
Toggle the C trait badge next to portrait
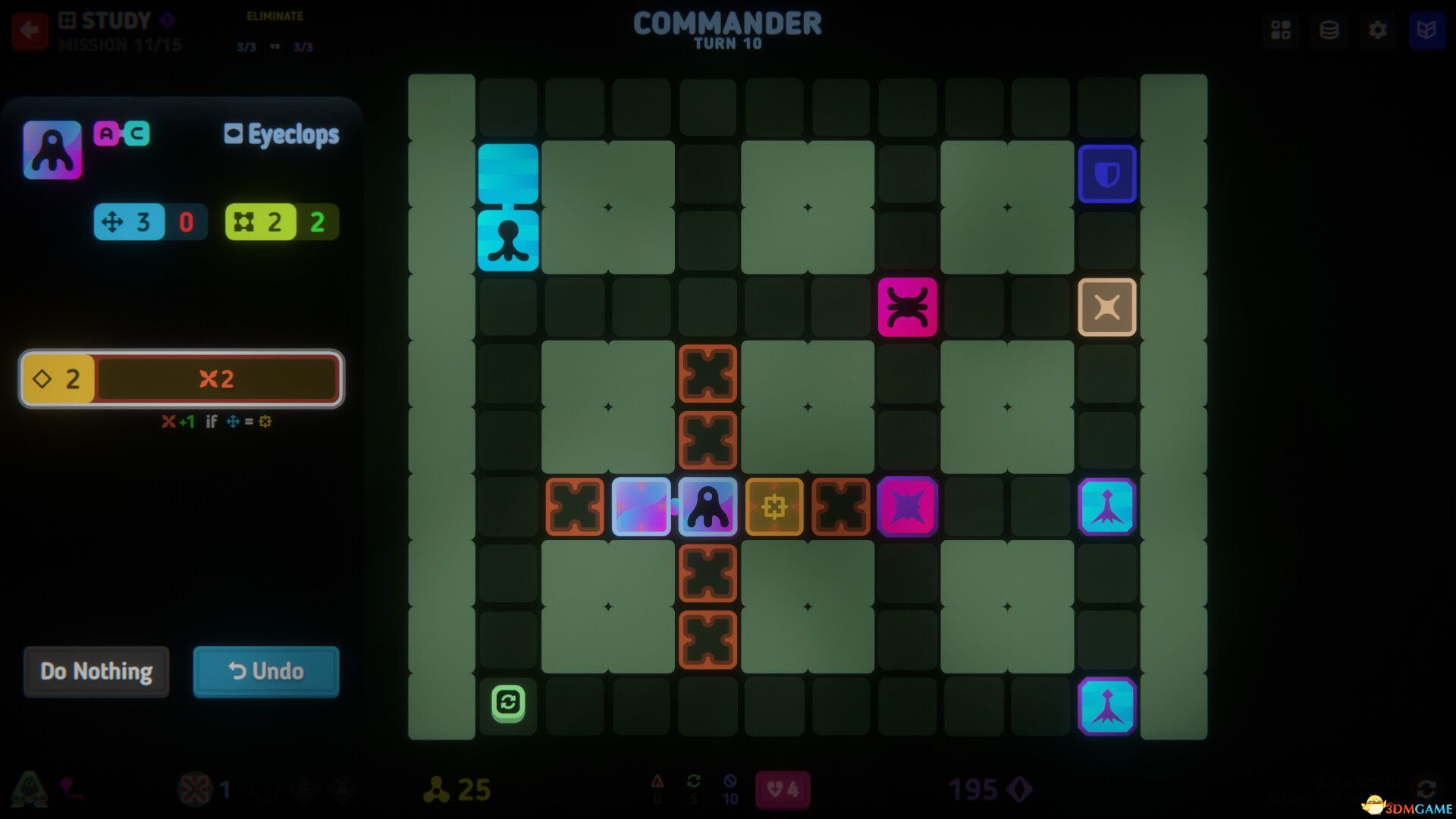coord(136,133)
